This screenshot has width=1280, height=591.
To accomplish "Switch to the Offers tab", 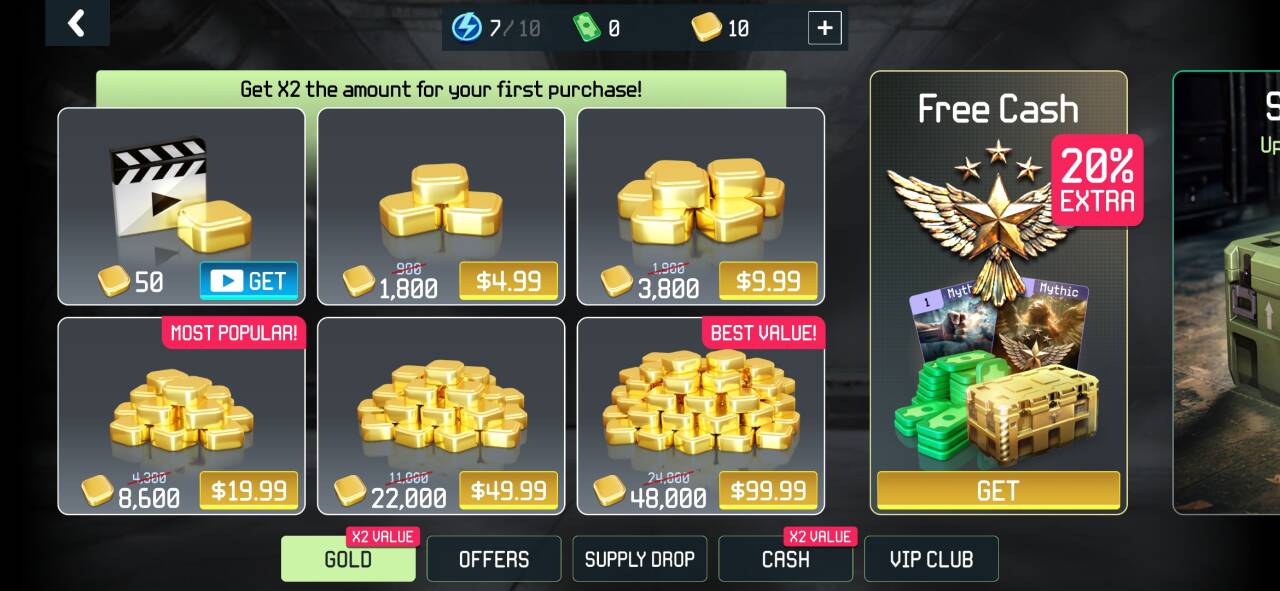I will tap(494, 559).
